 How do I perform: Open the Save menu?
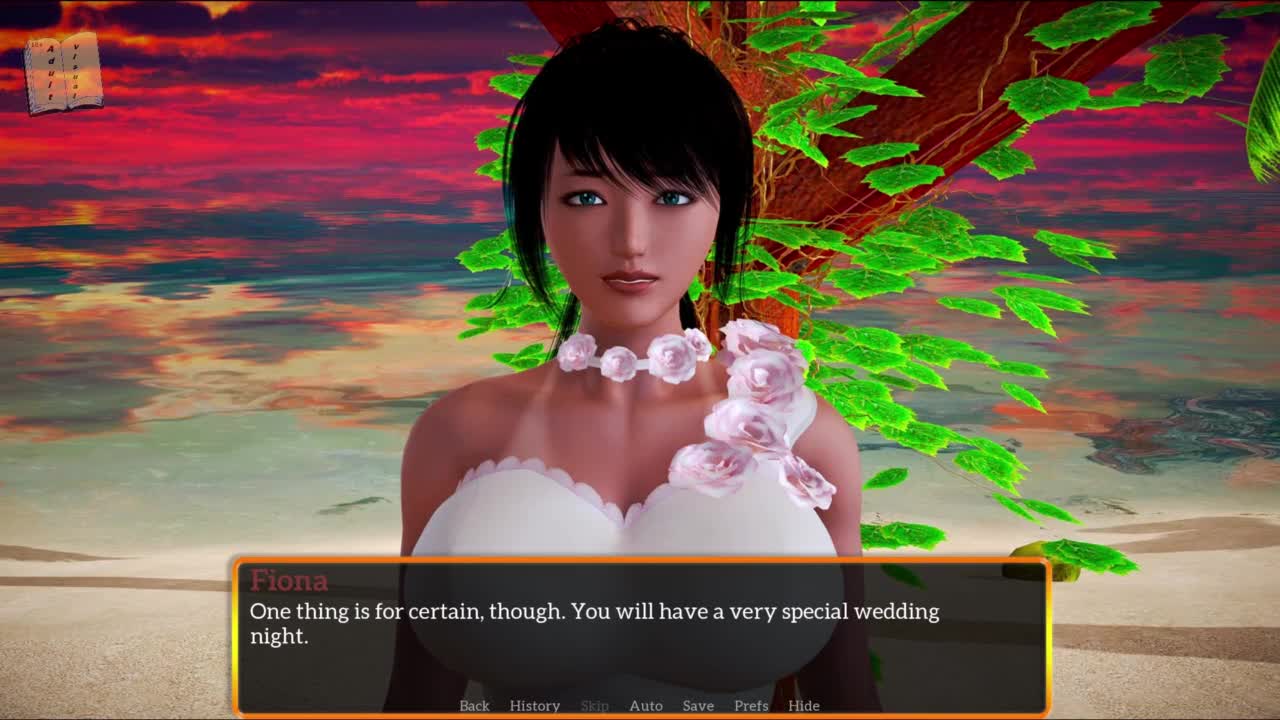coord(698,705)
